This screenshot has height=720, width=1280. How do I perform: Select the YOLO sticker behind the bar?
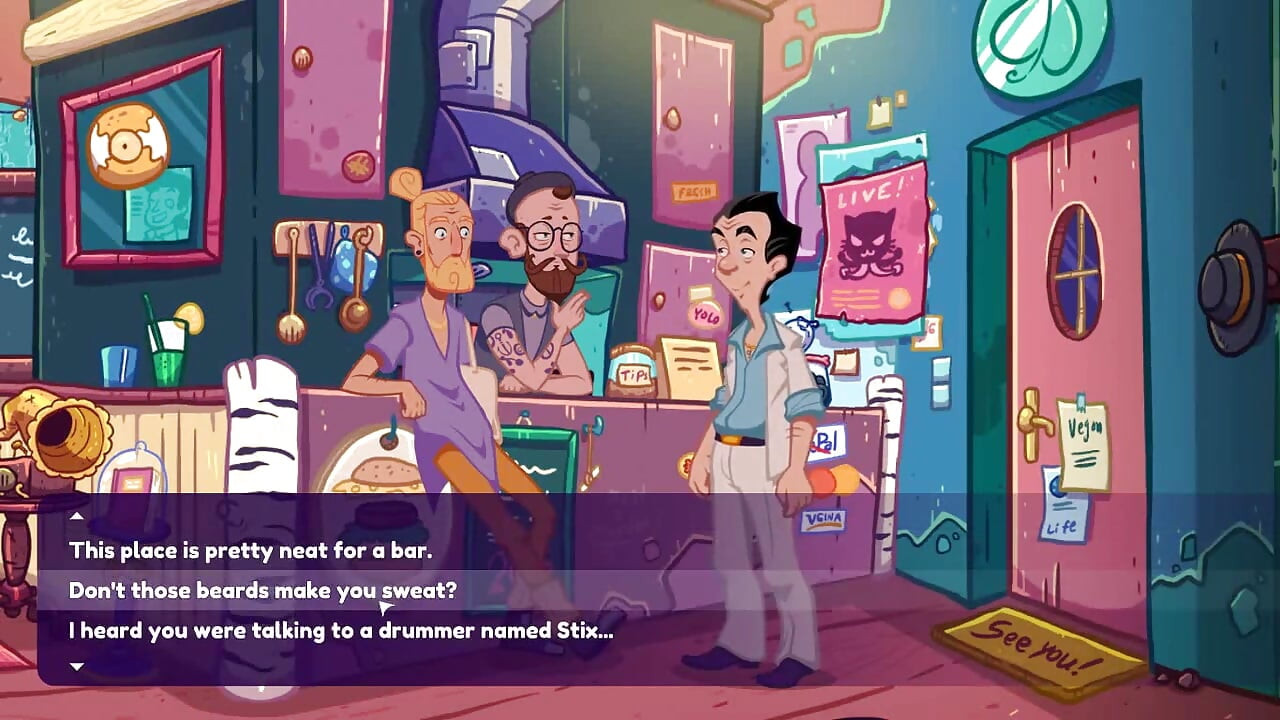707,316
